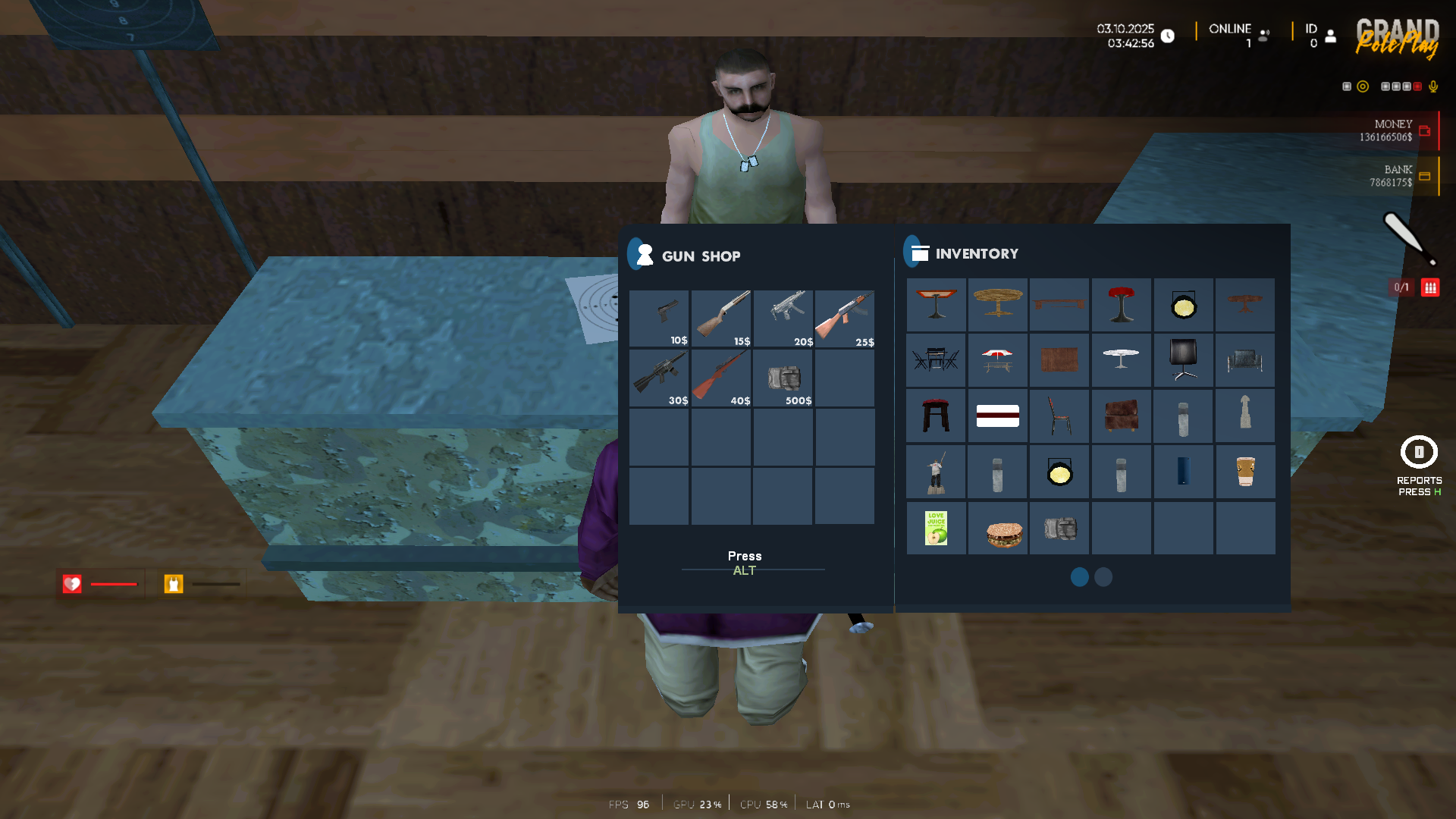Image resolution: width=1456 pixels, height=819 pixels.
Task: Toggle the microphone icon at top right
Action: (1433, 86)
